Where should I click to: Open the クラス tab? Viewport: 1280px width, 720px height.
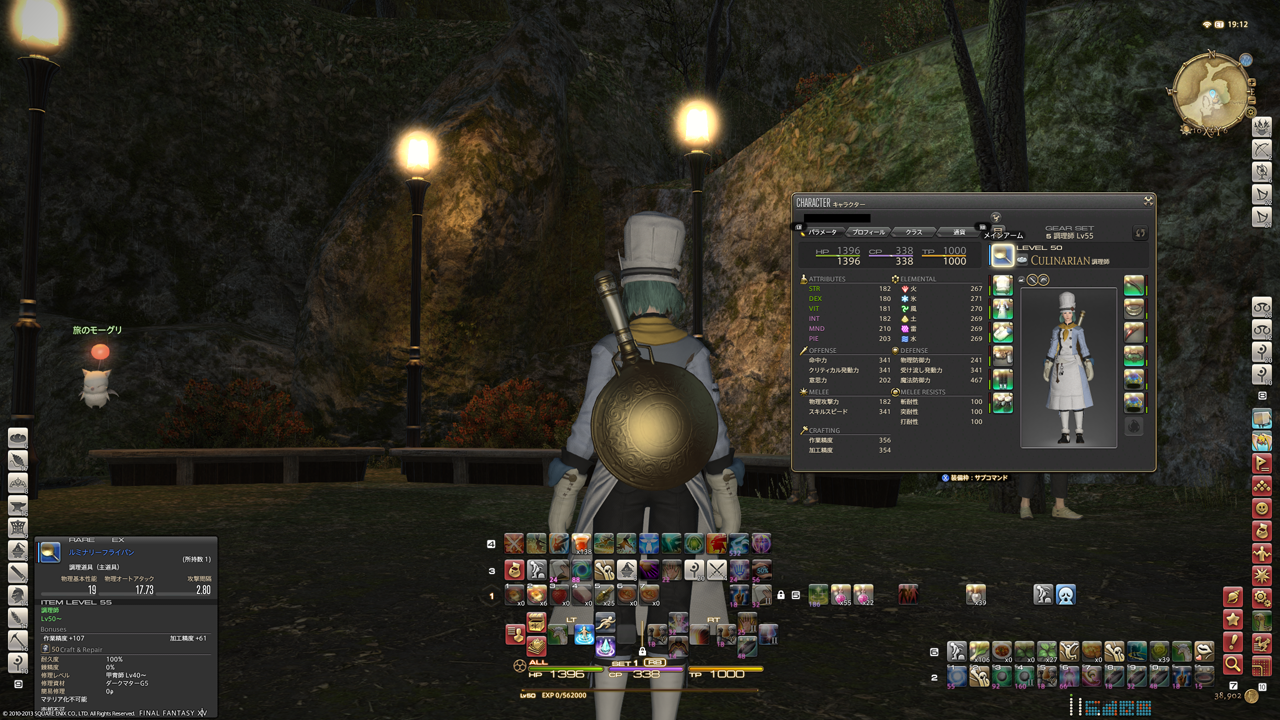click(x=914, y=232)
